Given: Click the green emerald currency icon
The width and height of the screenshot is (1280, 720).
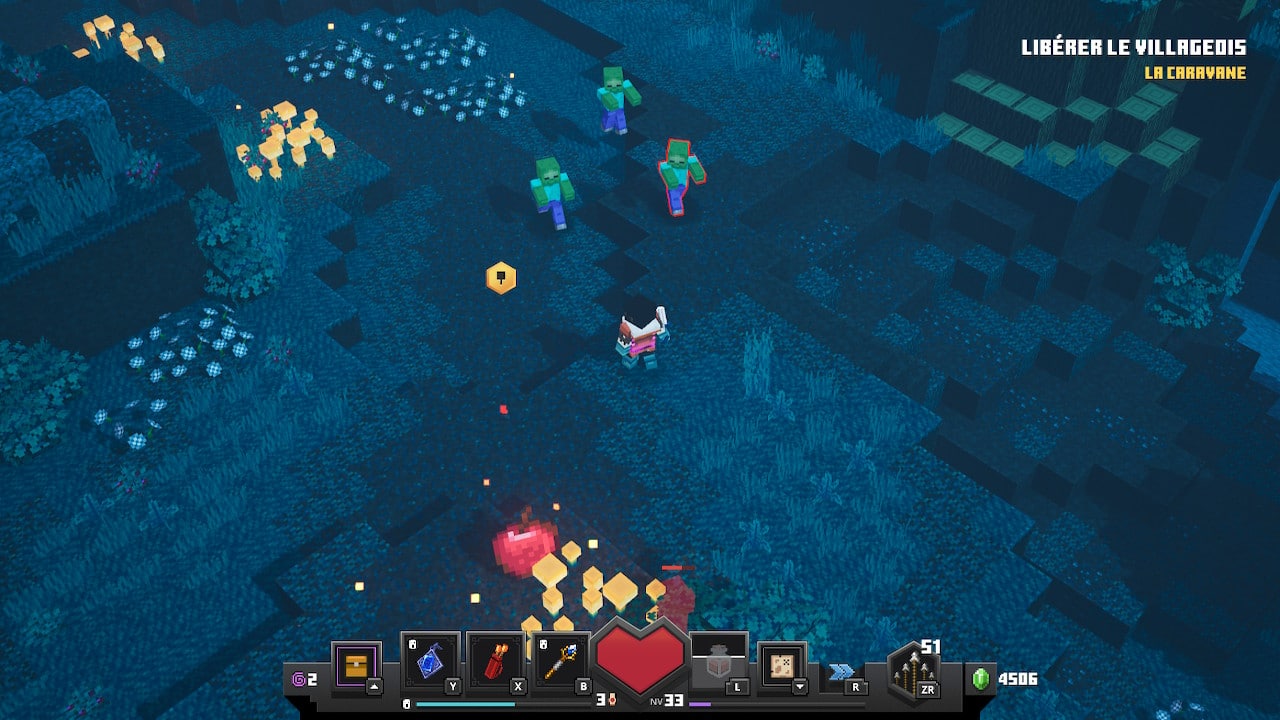Looking at the screenshot, I should click(980, 679).
